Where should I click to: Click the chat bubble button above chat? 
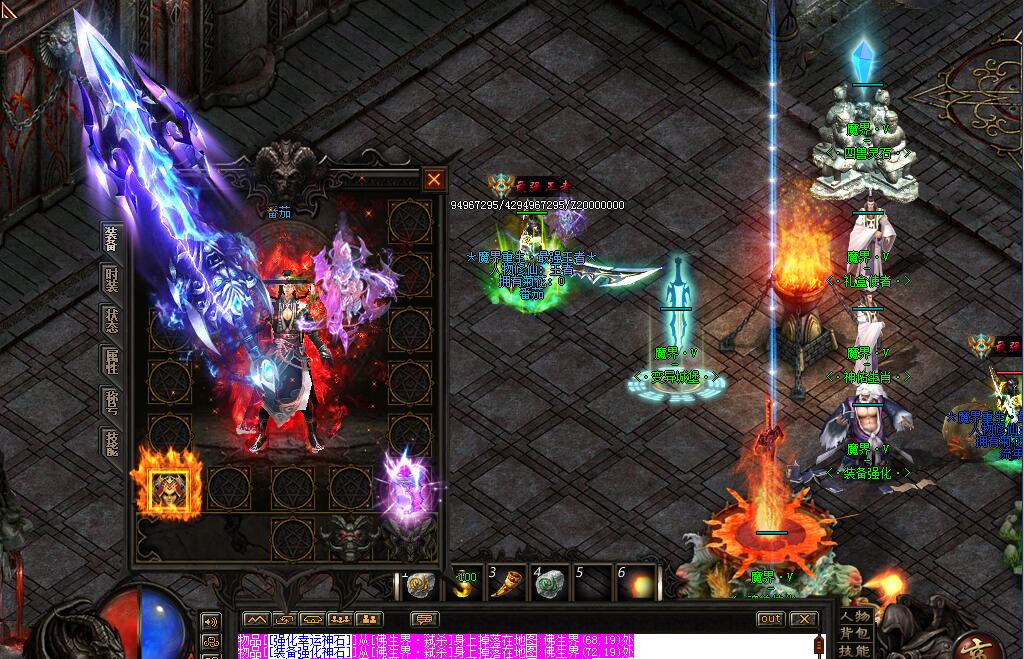[425, 619]
